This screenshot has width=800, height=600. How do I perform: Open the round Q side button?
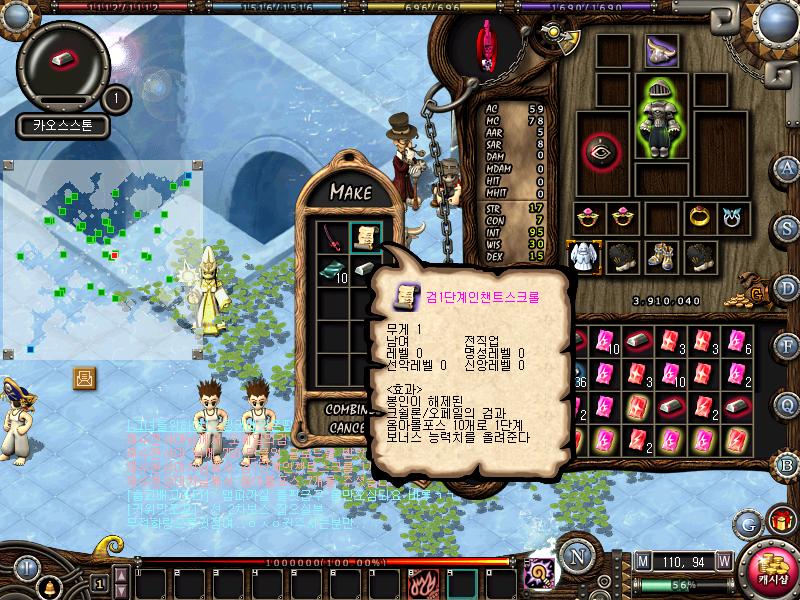[x=788, y=403]
